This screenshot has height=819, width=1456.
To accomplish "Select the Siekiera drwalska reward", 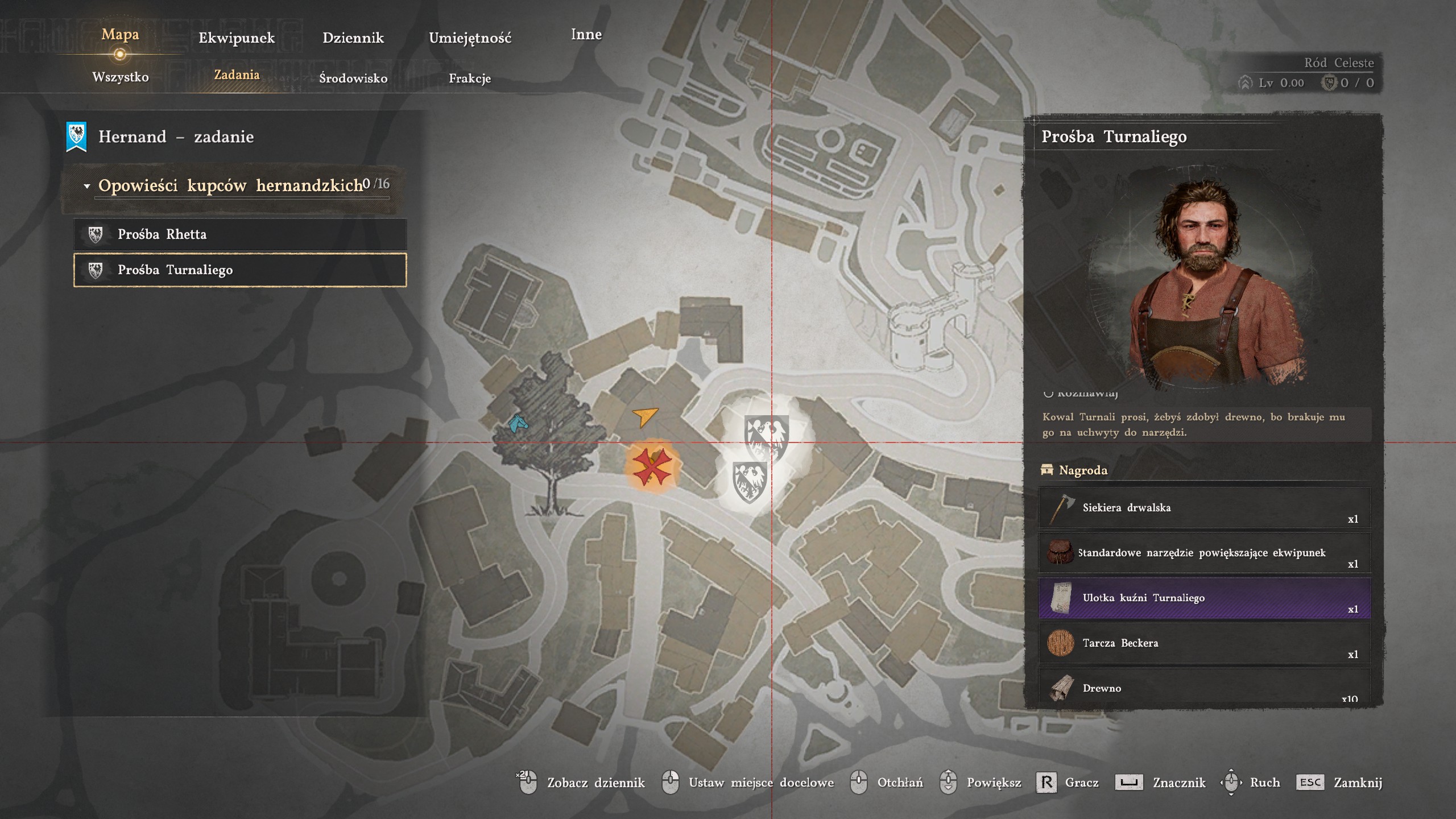I will (x=1204, y=508).
